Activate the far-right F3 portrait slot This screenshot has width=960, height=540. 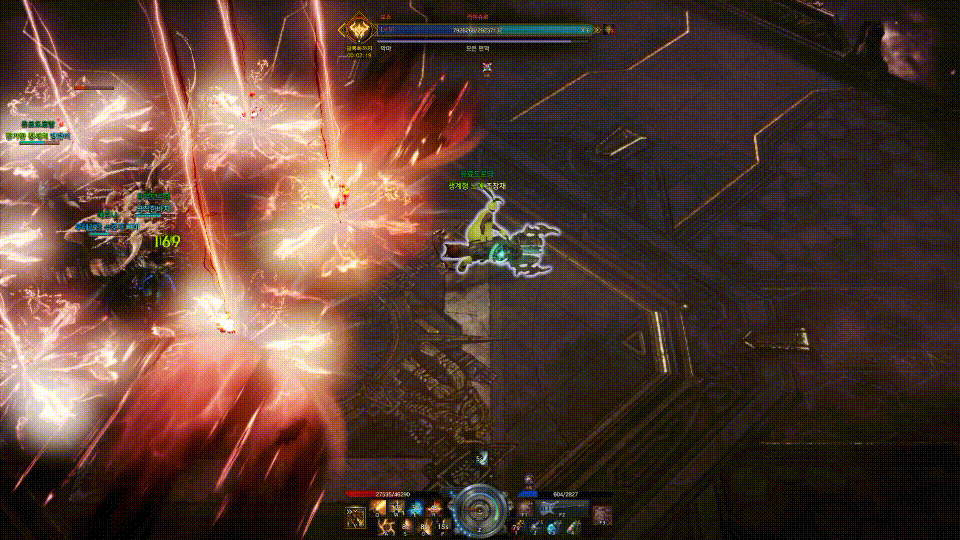[603, 515]
